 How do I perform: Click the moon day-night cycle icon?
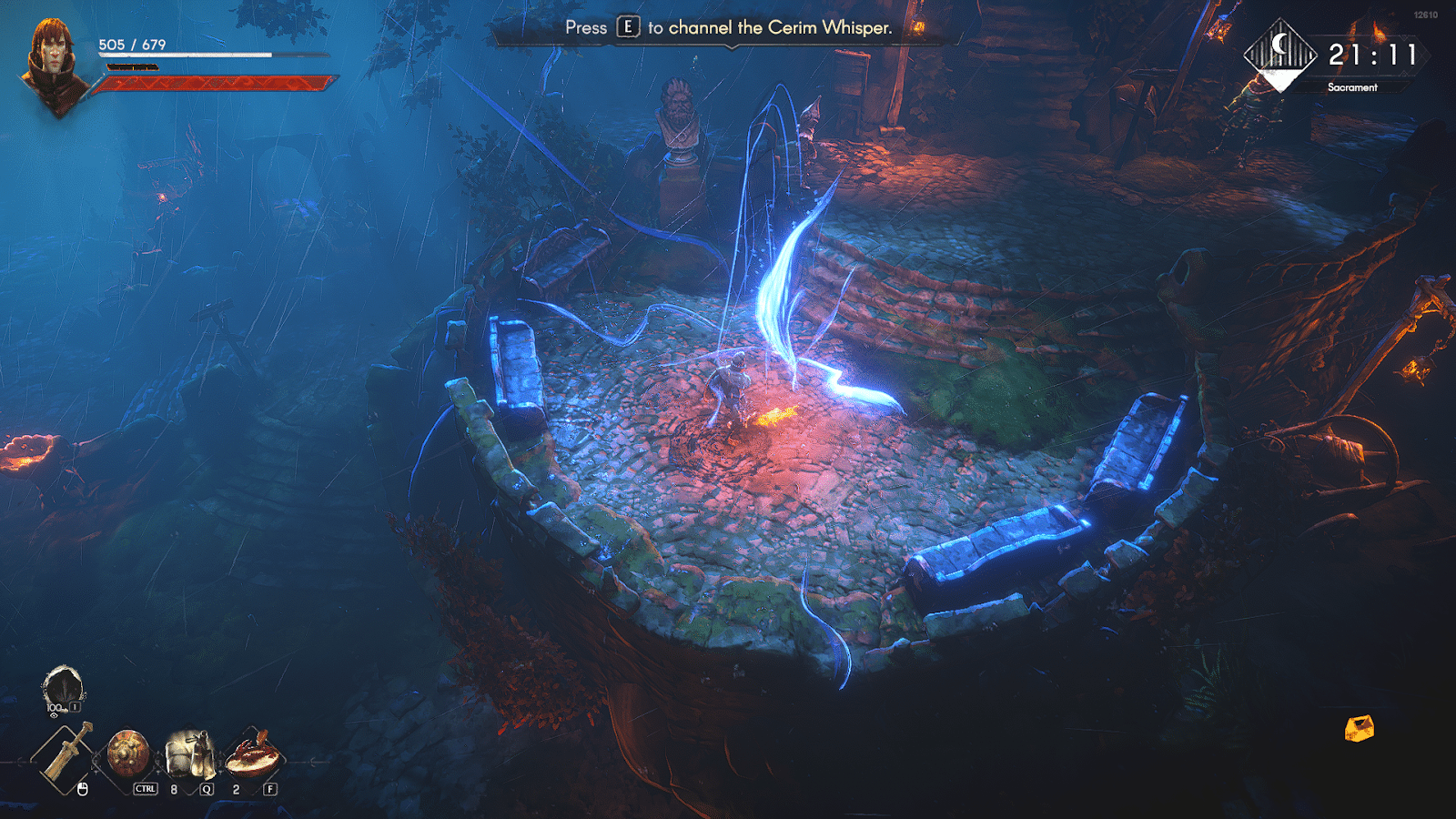pyautogui.click(x=1280, y=53)
